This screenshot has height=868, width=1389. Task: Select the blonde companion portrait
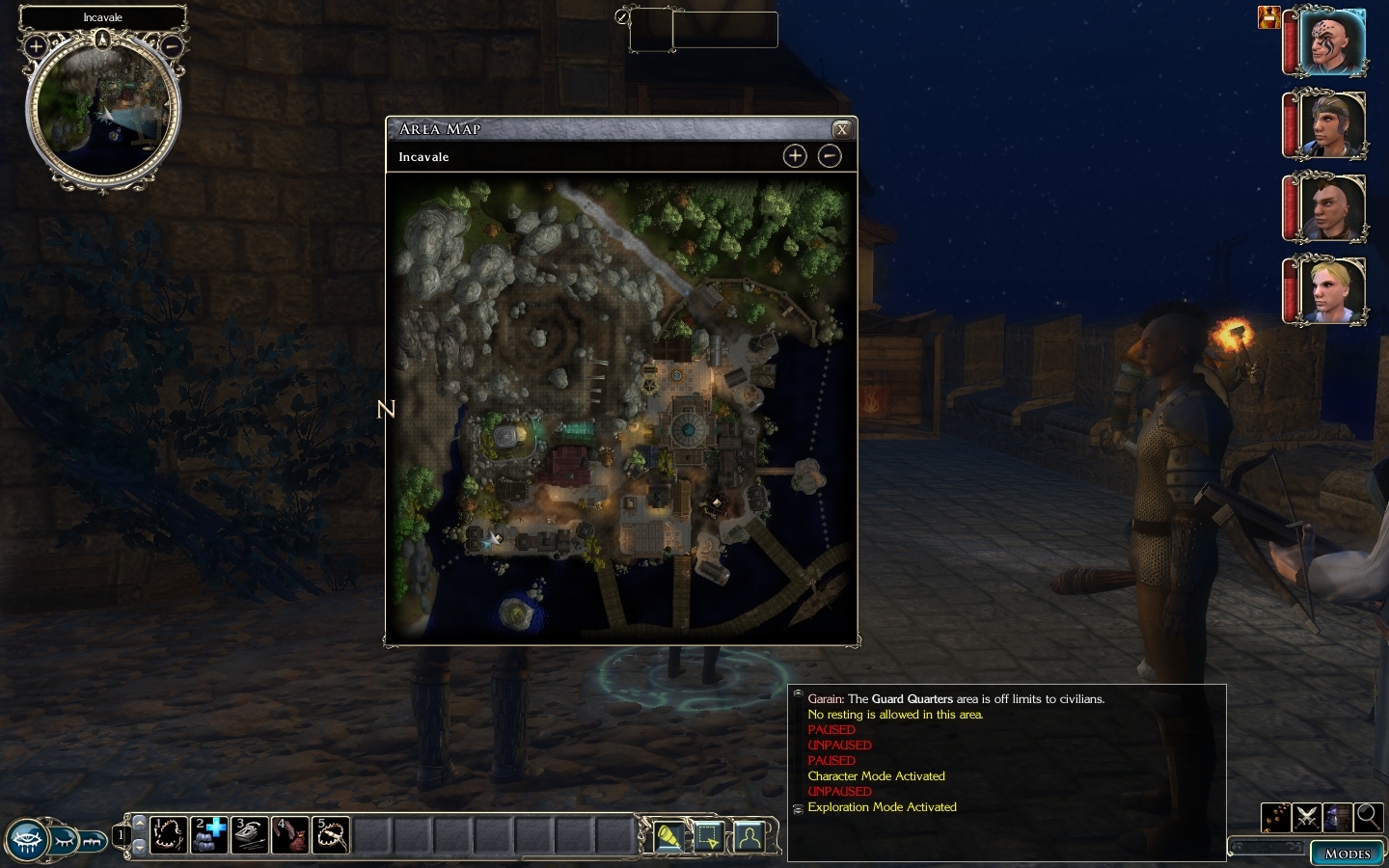click(x=1333, y=290)
